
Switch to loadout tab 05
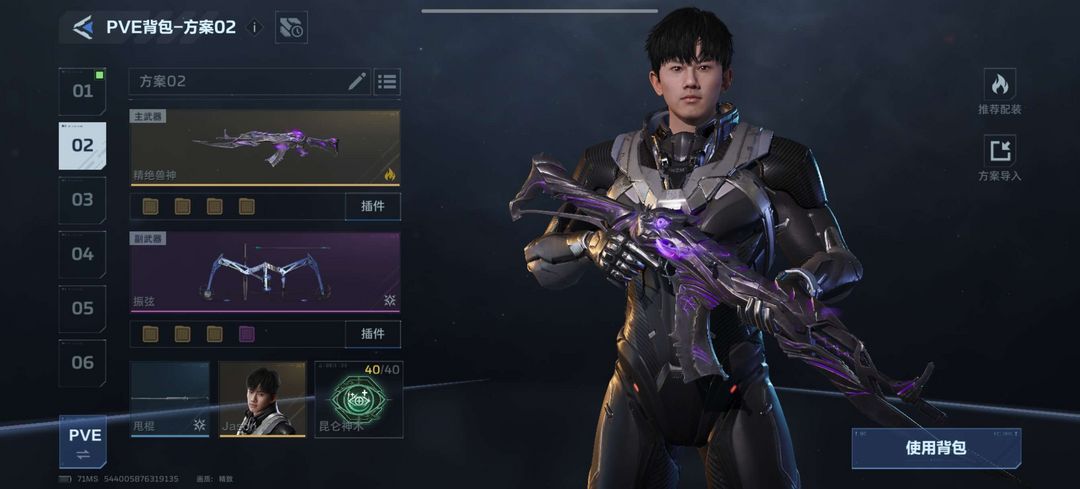click(x=82, y=308)
